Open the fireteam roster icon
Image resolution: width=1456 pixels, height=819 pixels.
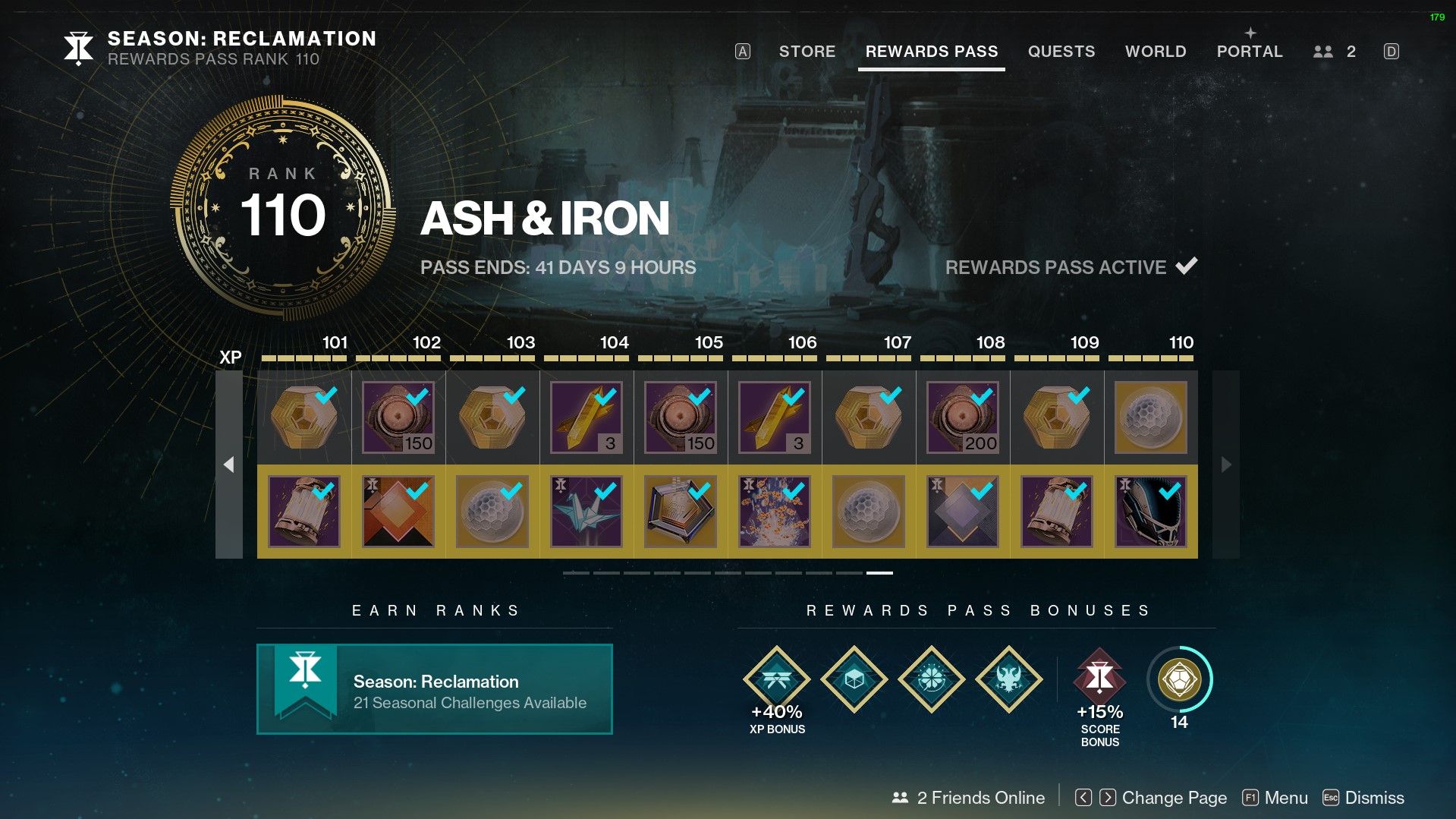coord(1334,52)
